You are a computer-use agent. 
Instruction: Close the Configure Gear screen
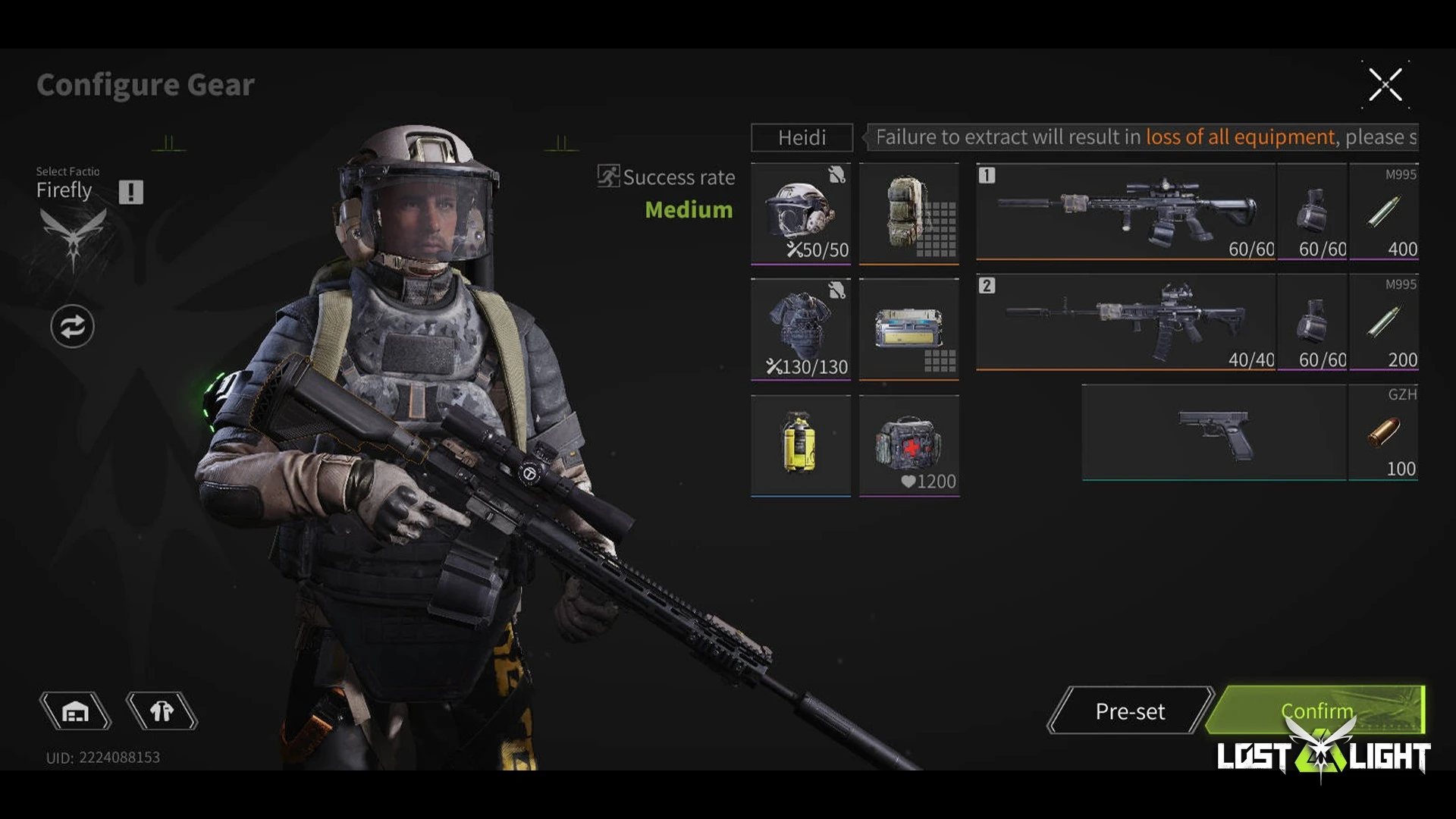point(1385,84)
